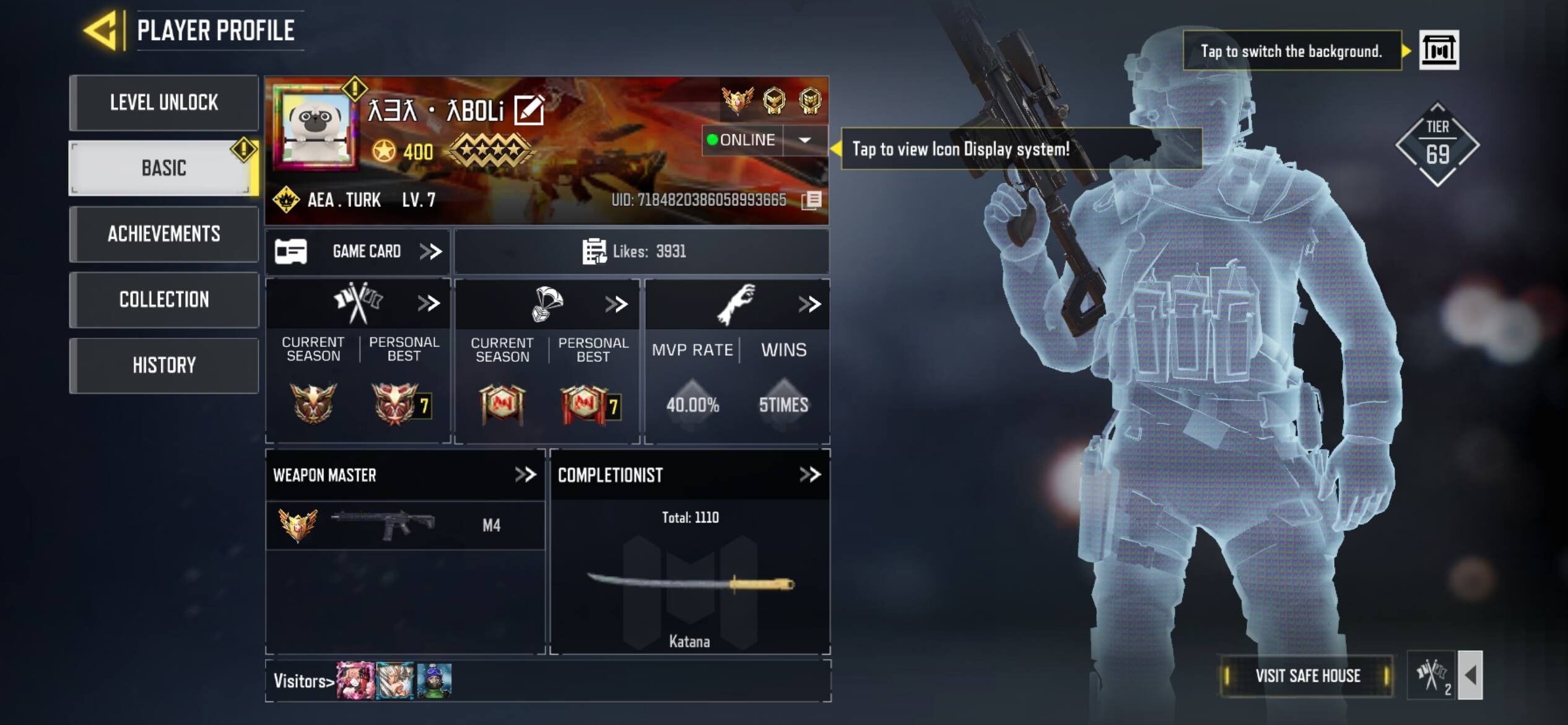The height and width of the screenshot is (725, 1568).
Task: Select the Collection tab
Action: pos(164,300)
